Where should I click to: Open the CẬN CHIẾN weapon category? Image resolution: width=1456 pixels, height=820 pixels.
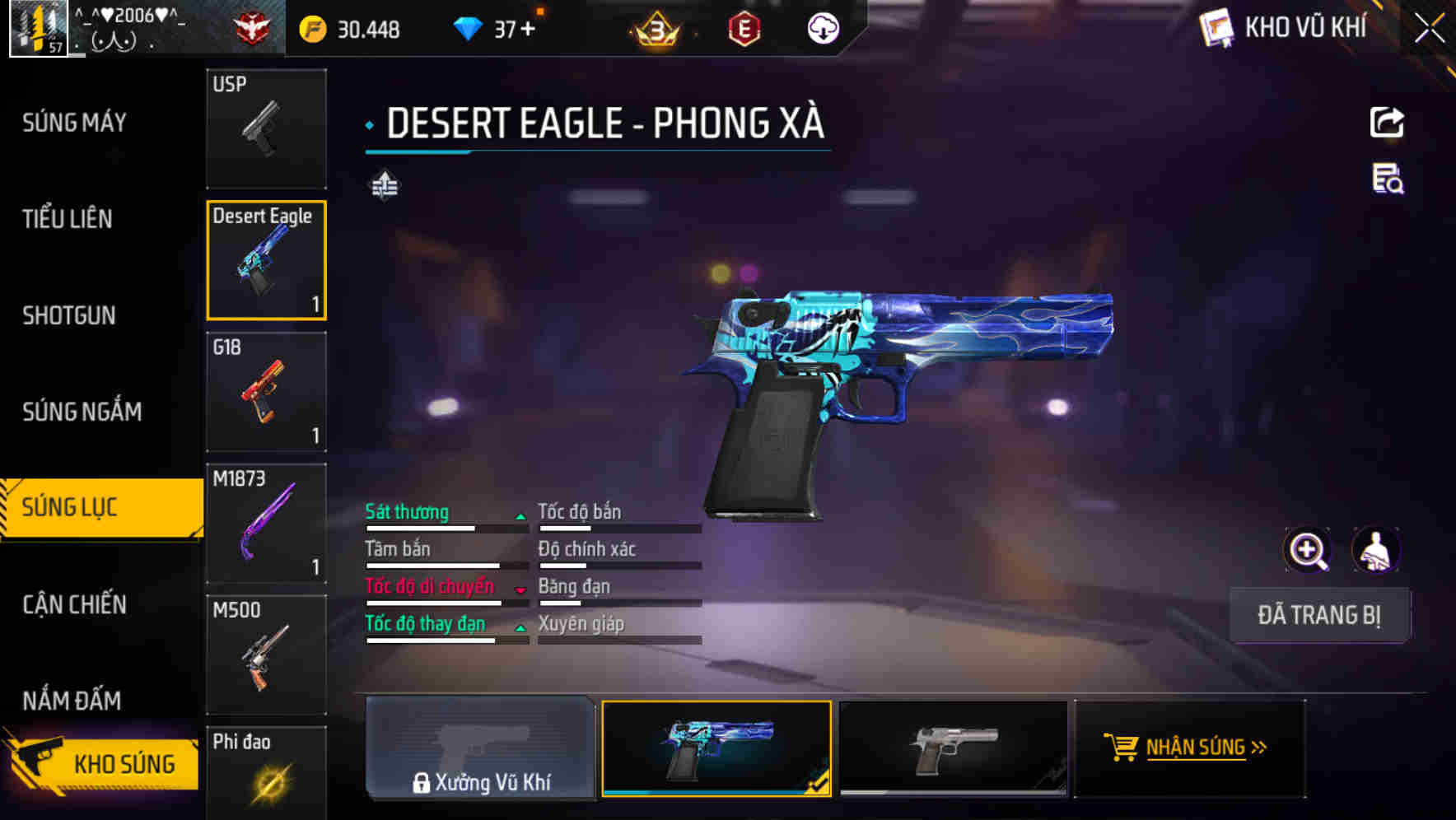(74, 604)
